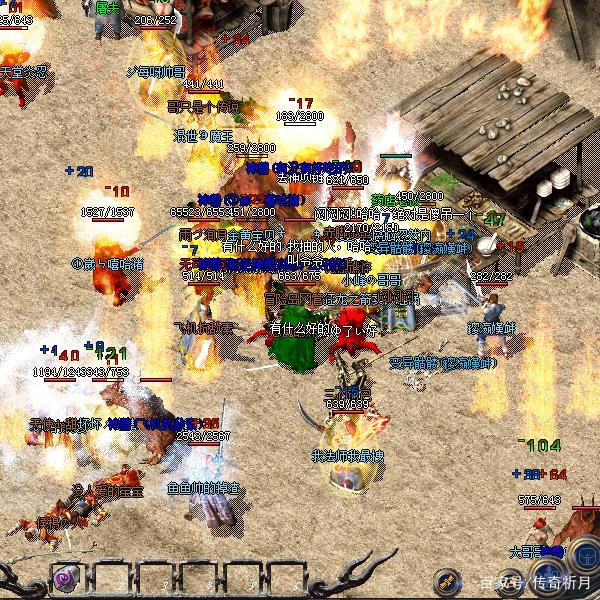Select the purple swirl item in hotbar
This screenshot has height=600, width=600.
coord(67,578)
